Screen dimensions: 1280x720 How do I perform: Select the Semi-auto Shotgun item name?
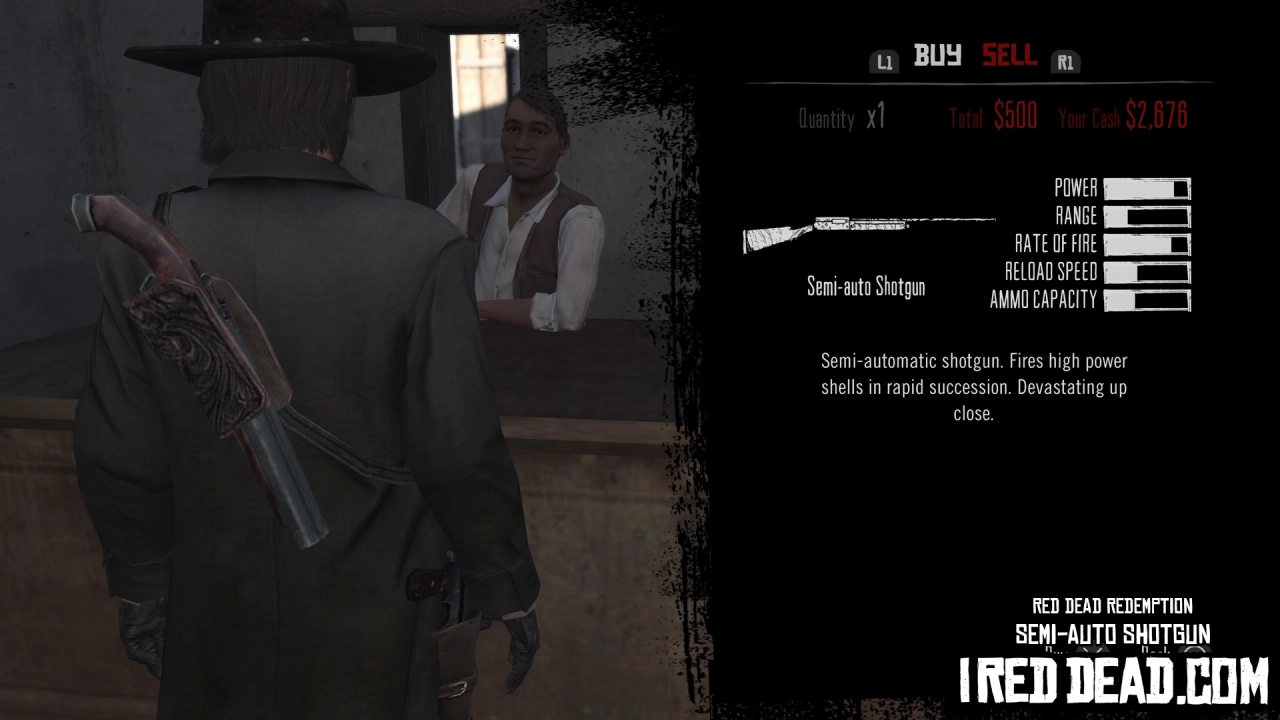coord(865,287)
